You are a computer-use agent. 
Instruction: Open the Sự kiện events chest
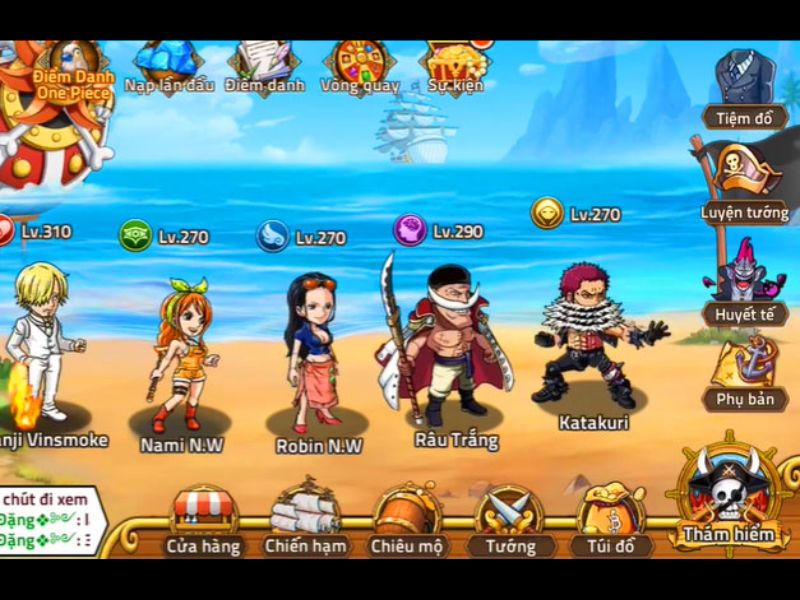455,66
